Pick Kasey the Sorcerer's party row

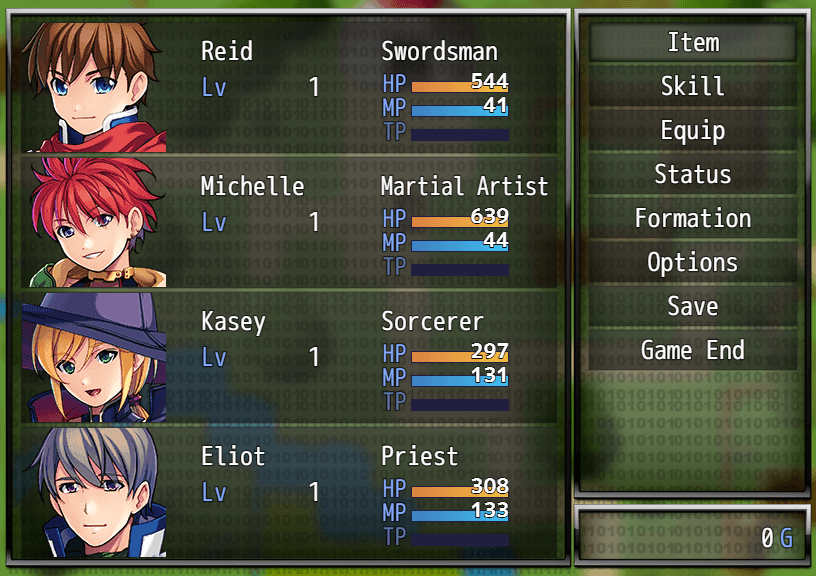pos(290,356)
